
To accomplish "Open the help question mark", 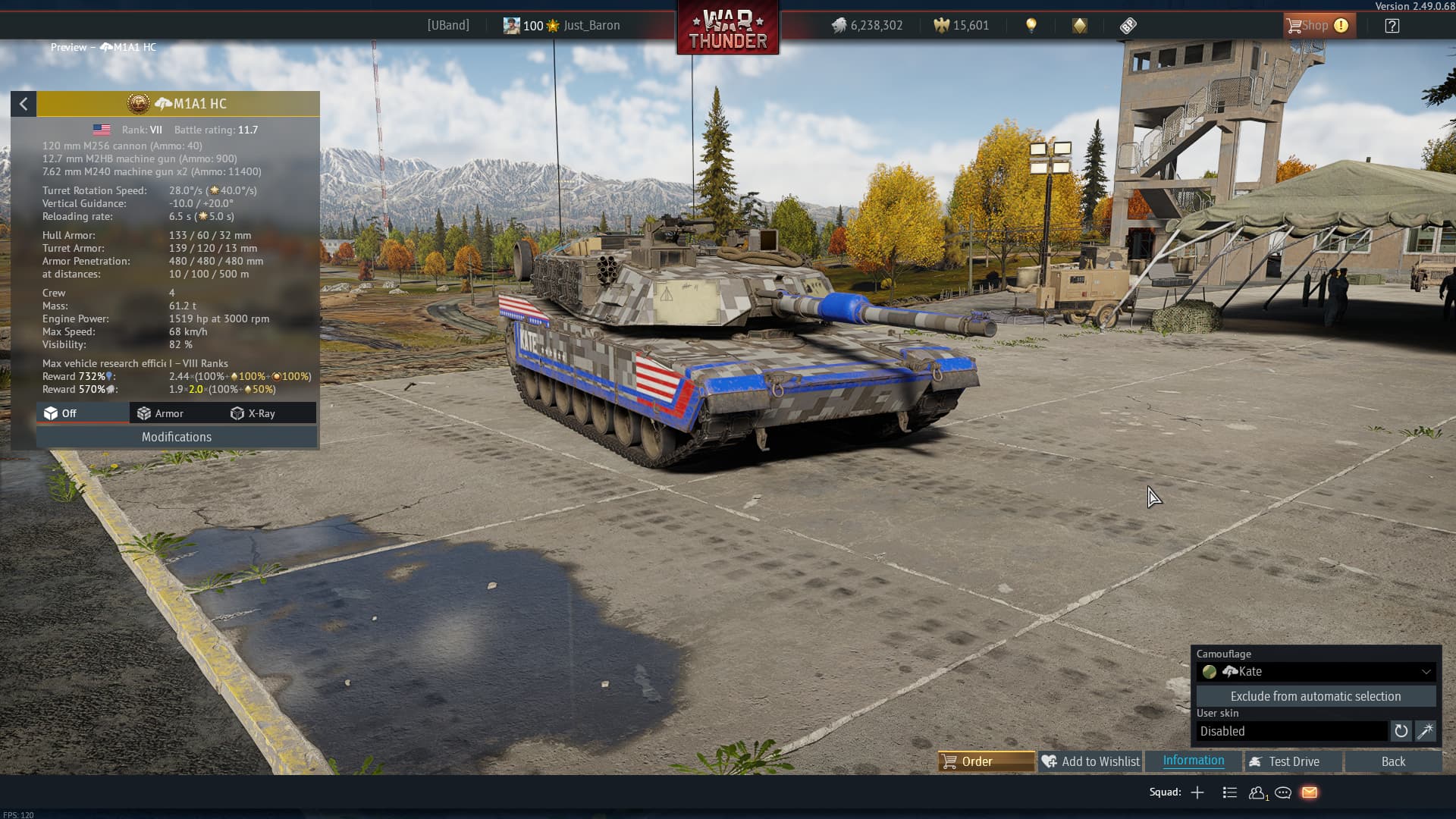I will click(1392, 26).
